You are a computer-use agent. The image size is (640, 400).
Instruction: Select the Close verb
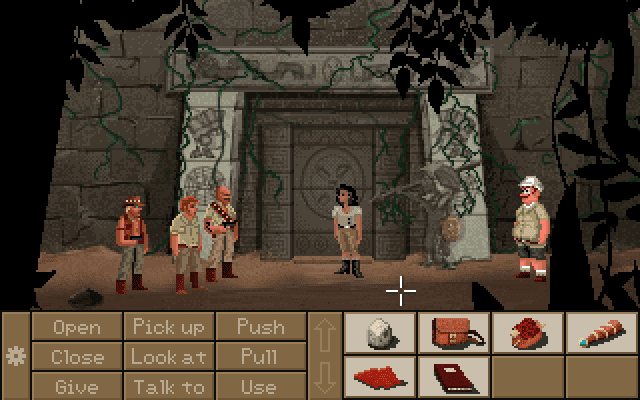point(77,356)
